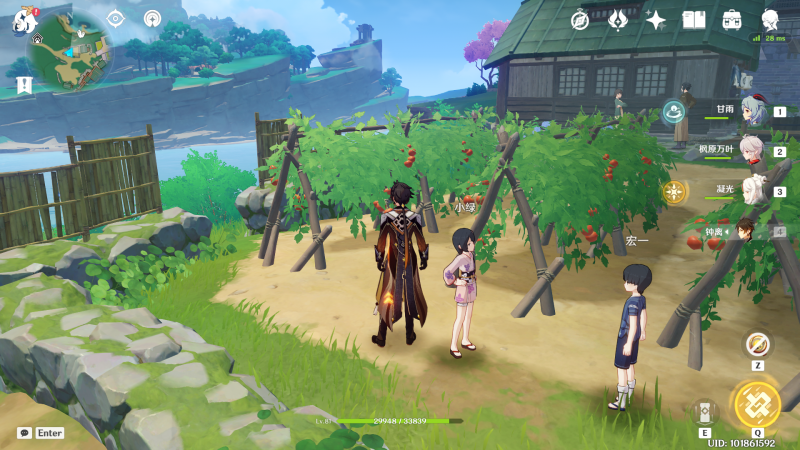Open the Adventurer Handbook compass icon
800x450 pixels.
[x=581, y=19]
